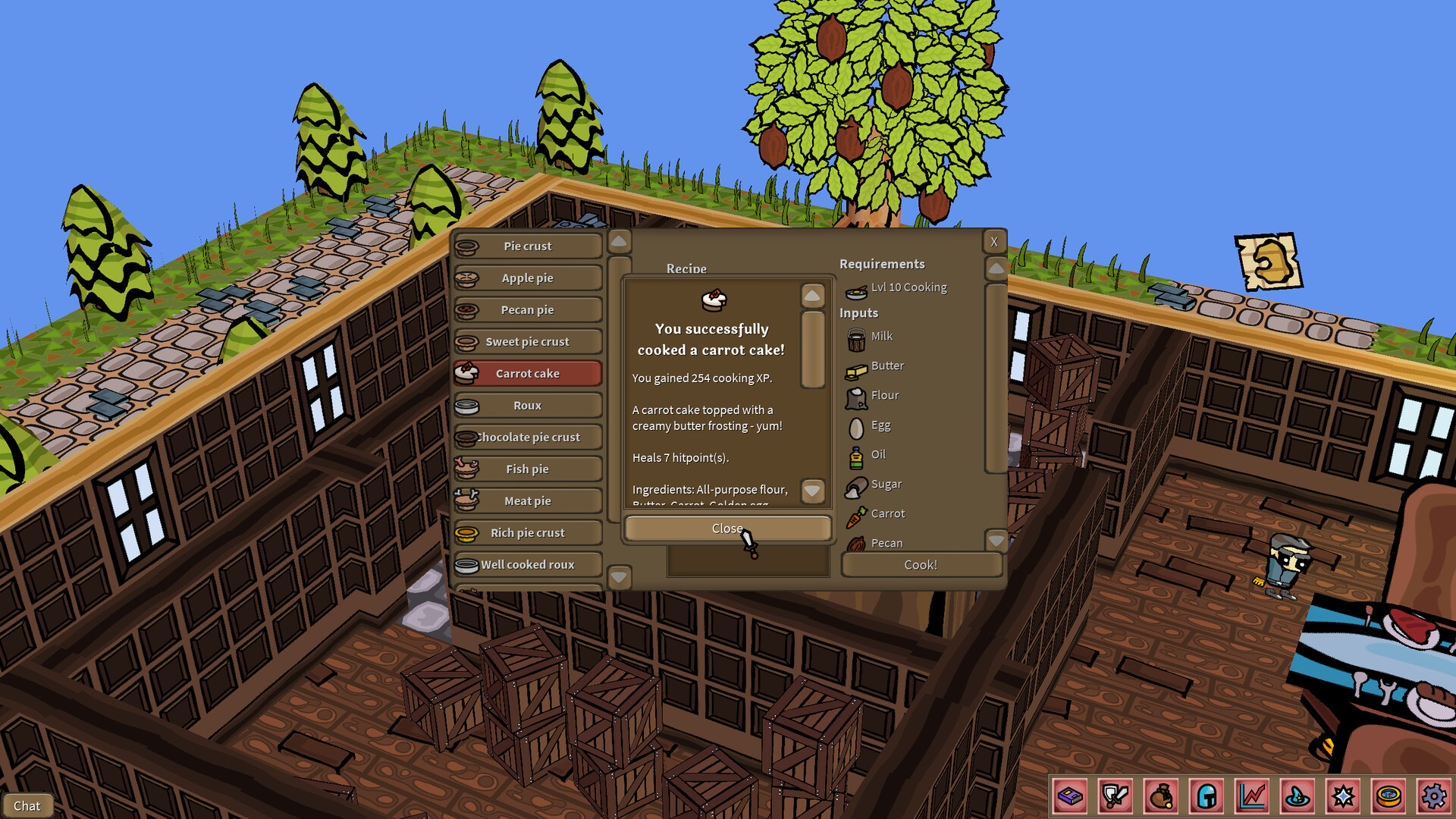Open the wizard hat magic panel
1456x819 pixels.
pyautogui.click(x=1298, y=796)
